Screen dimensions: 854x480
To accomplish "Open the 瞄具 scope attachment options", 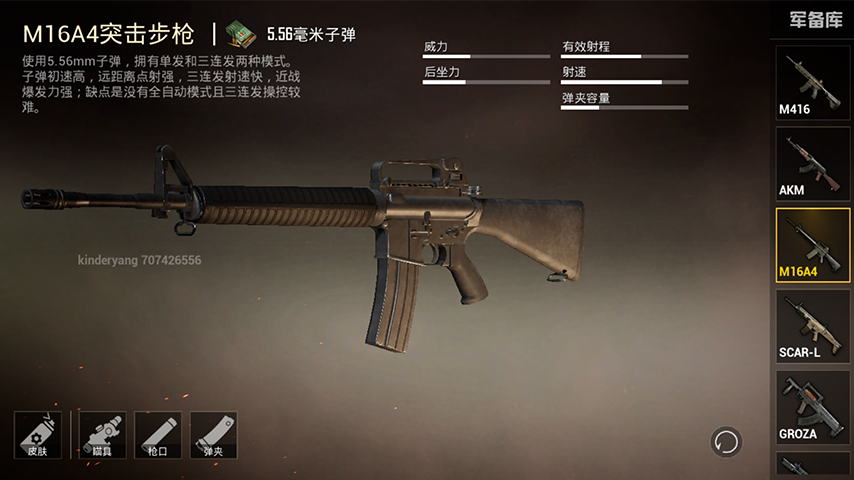I will (x=100, y=435).
